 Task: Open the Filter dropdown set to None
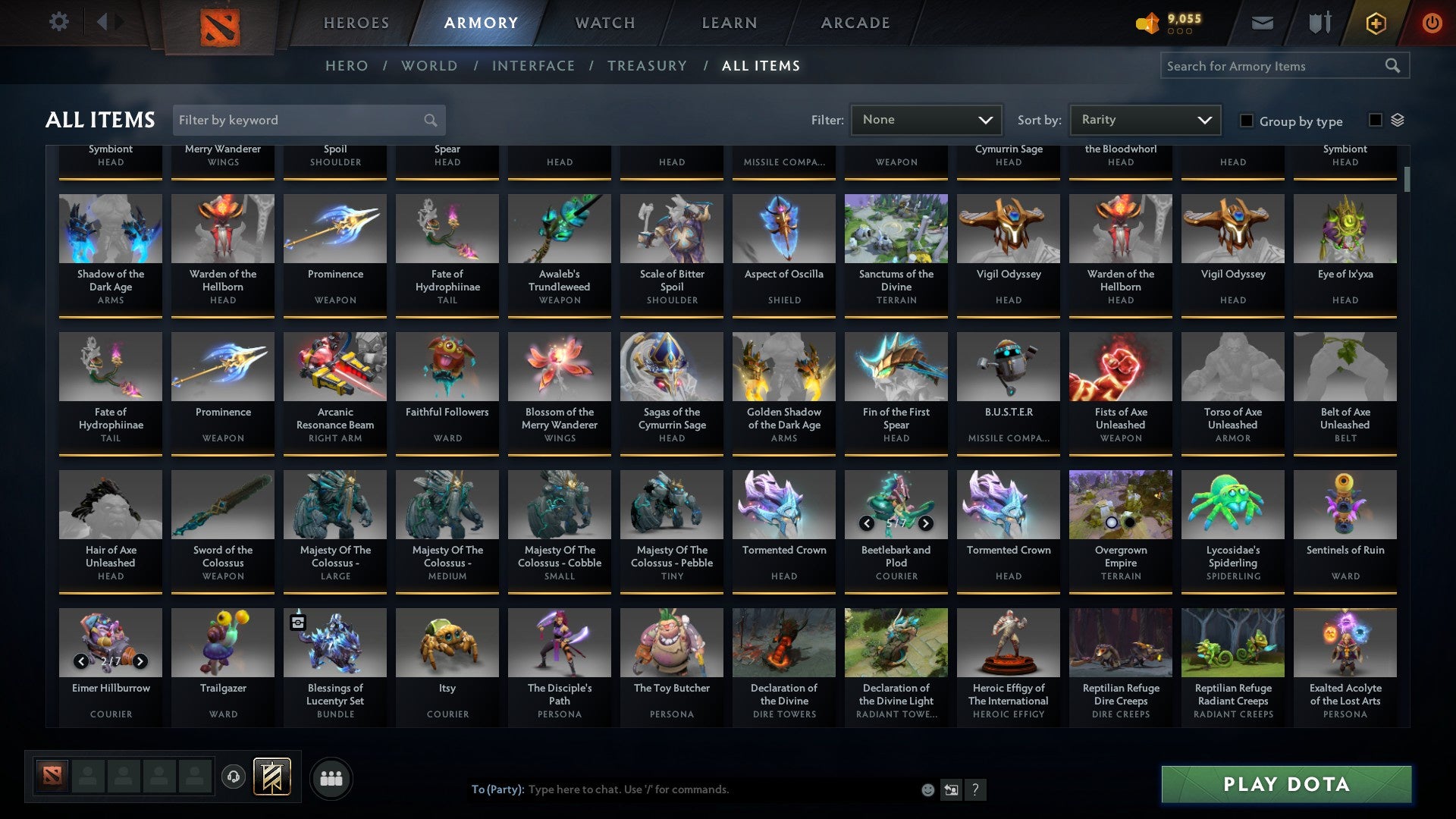(926, 119)
